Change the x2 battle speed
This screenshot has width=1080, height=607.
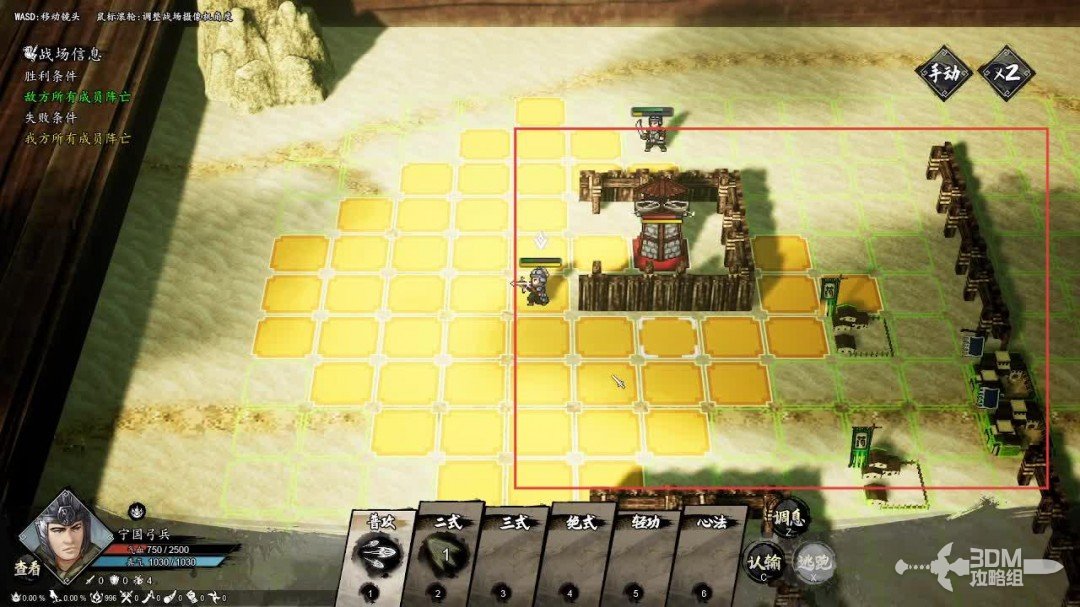1005,73
